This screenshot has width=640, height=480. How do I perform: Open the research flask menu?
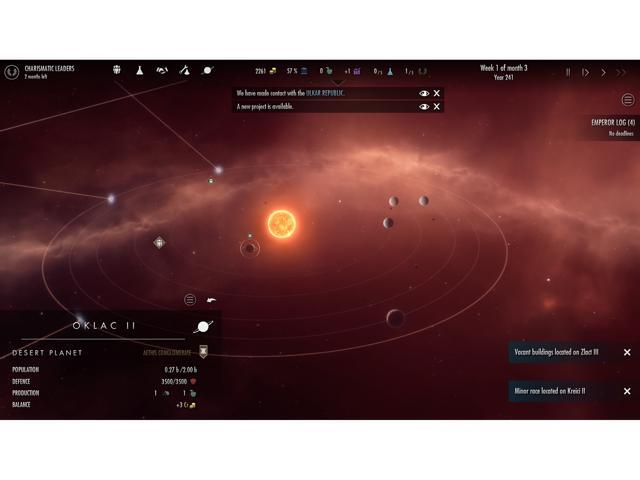(x=140, y=70)
